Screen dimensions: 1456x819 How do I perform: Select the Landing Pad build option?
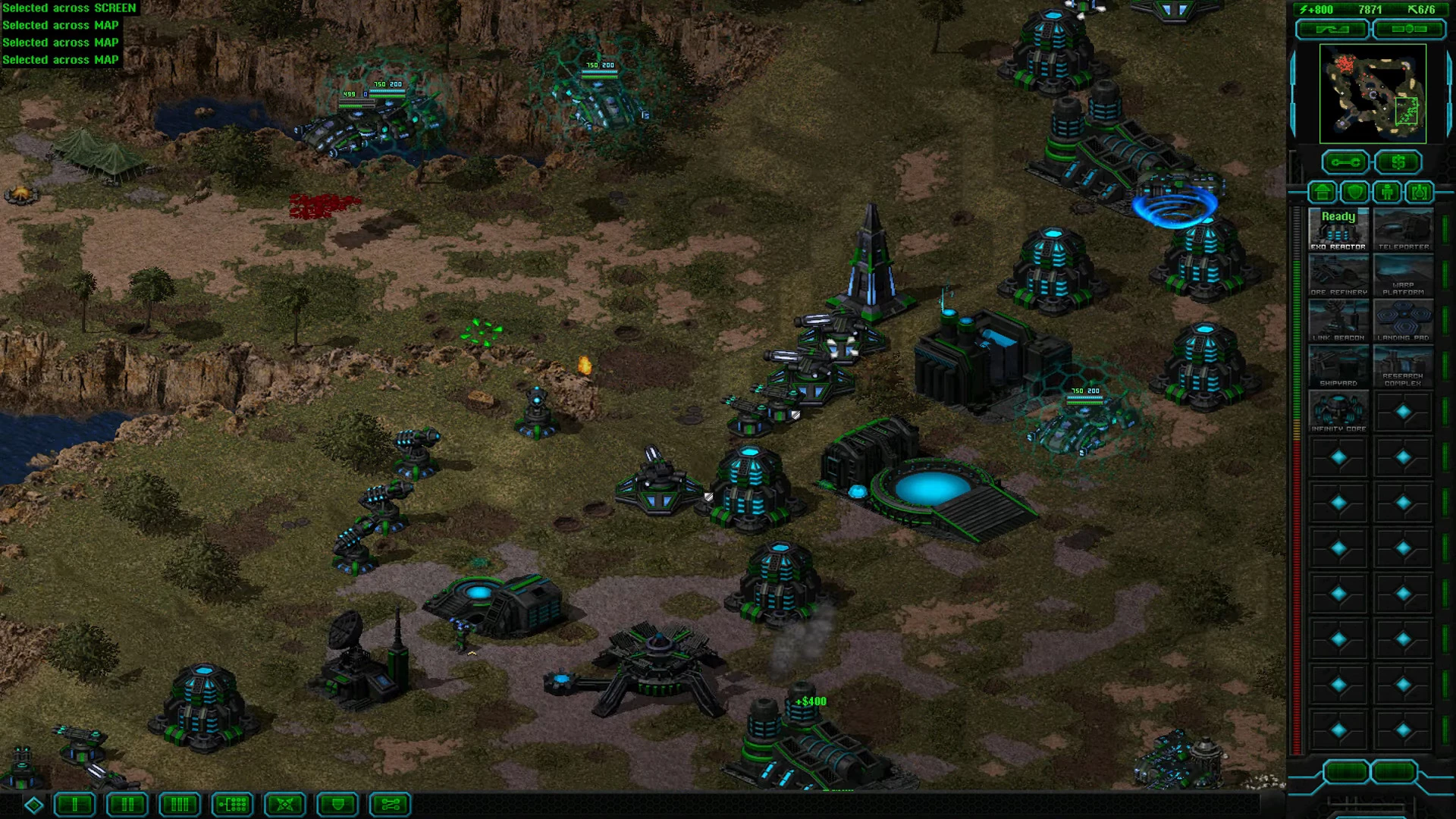pos(1403,319)
